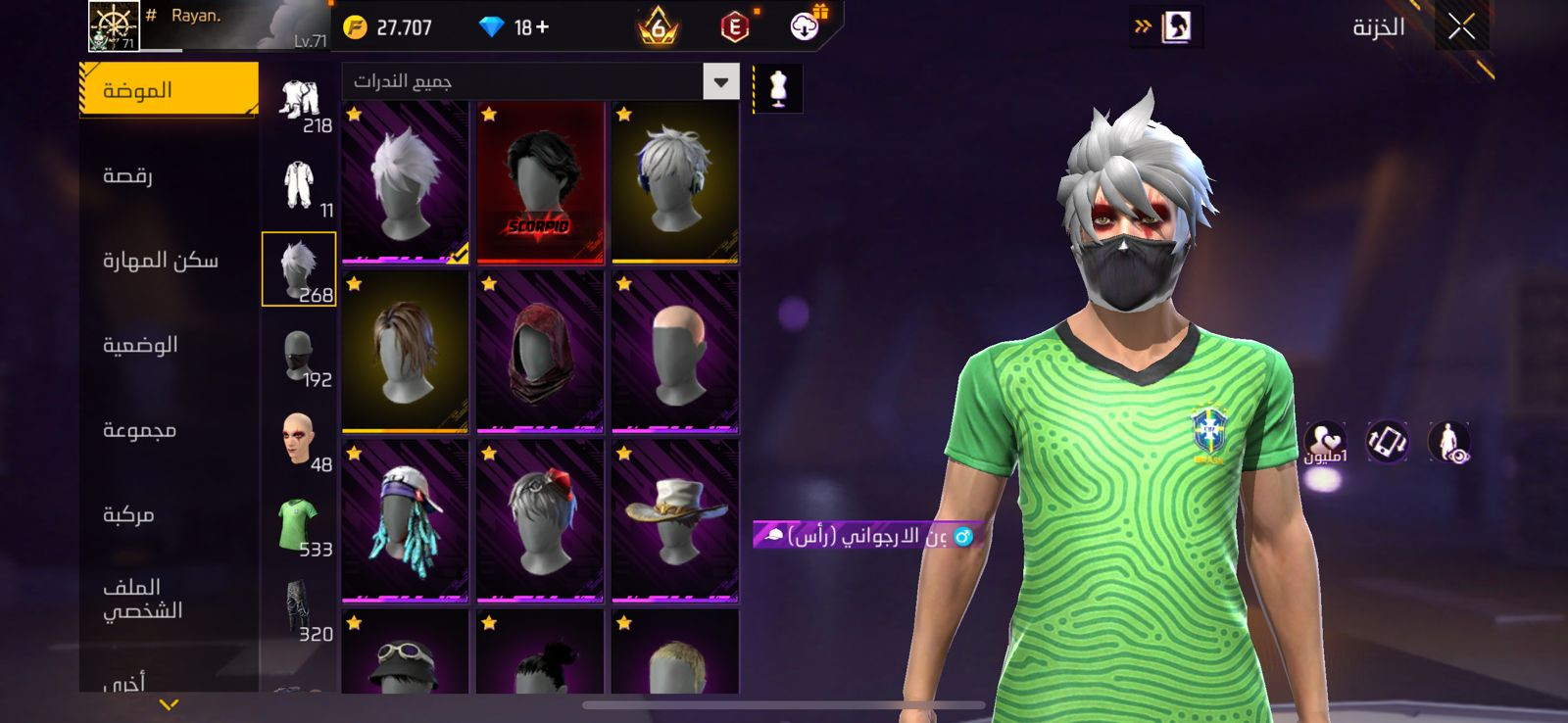Viewport: 1568px width, 723px height.
Task: Pick the cowboy hat head item
Action: [x=674, y=521]
